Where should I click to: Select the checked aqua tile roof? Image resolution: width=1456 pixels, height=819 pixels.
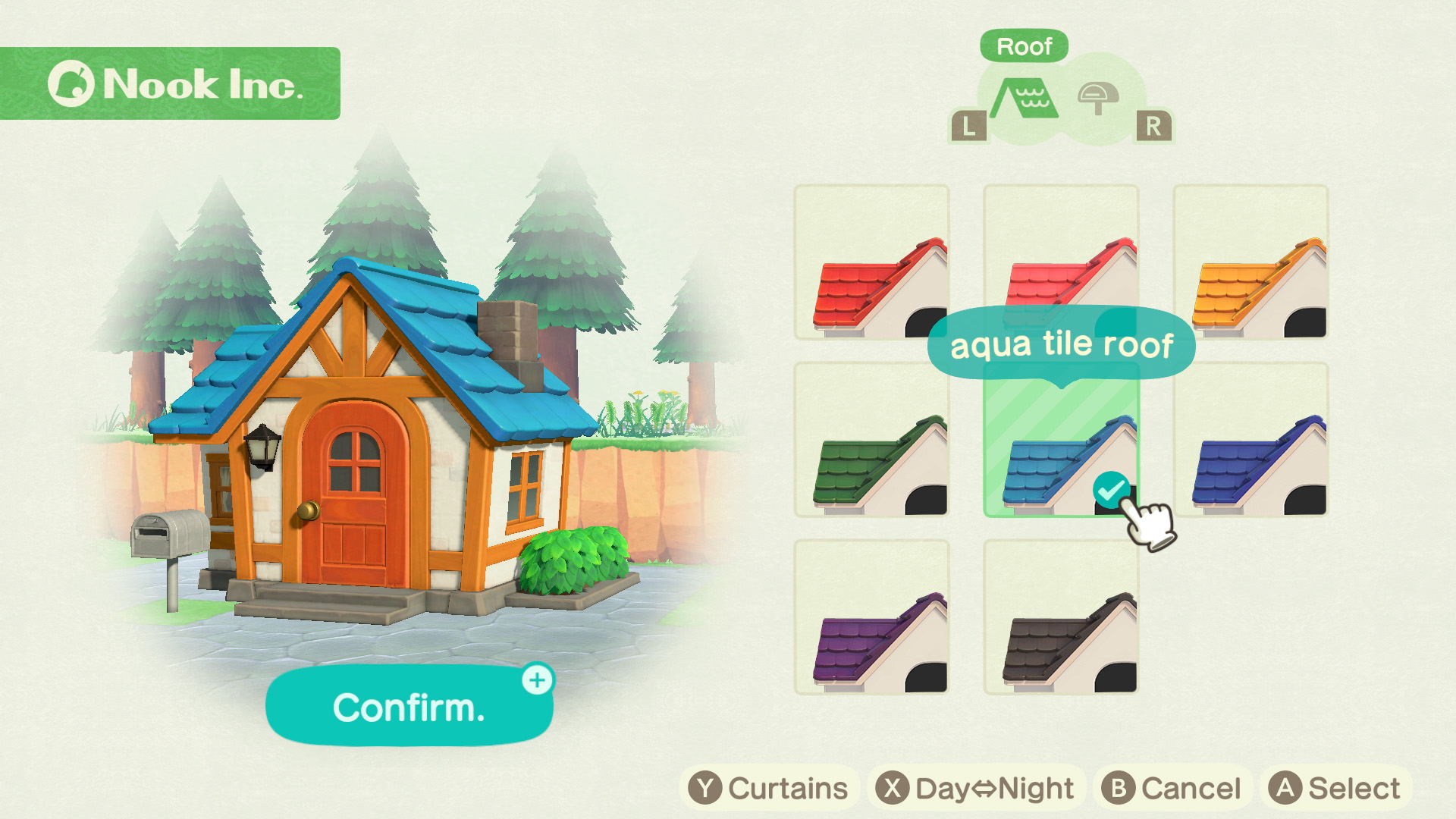(x=1061, y=447)
